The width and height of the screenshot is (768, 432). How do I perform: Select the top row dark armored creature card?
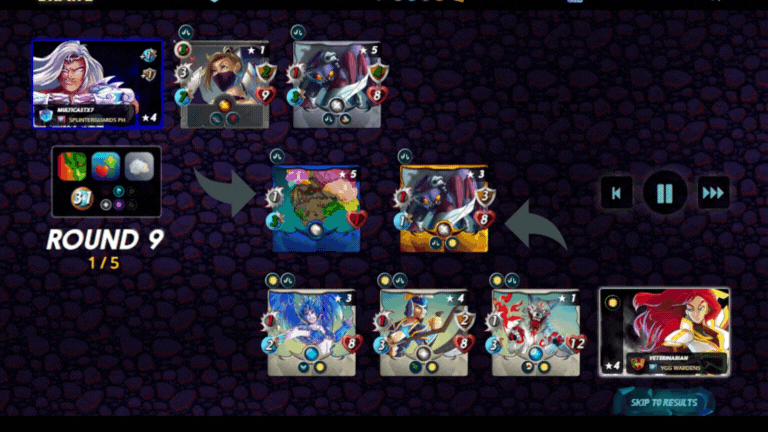pos(338,85)
